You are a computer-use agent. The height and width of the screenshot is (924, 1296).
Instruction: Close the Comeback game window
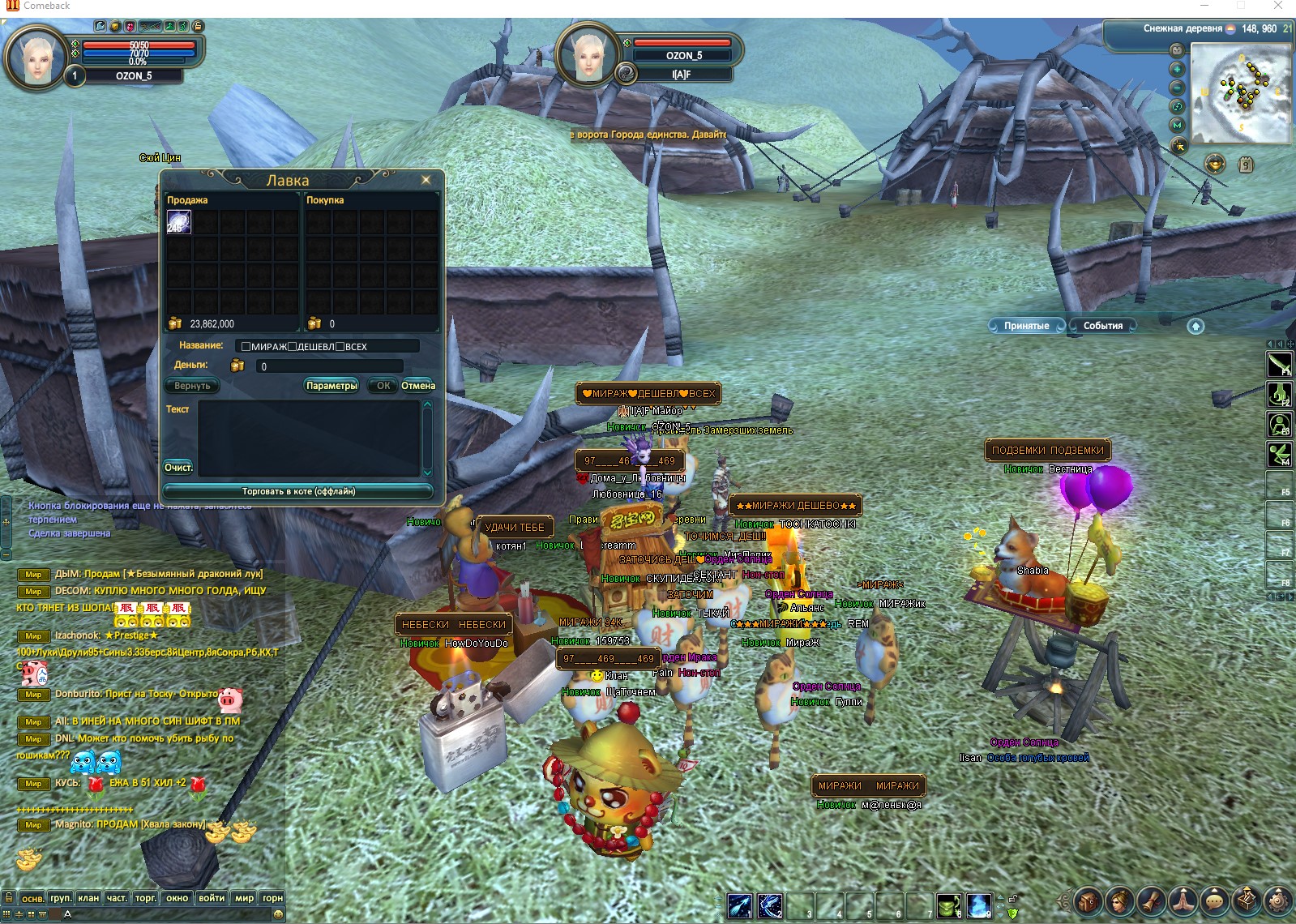(1278, 6)
